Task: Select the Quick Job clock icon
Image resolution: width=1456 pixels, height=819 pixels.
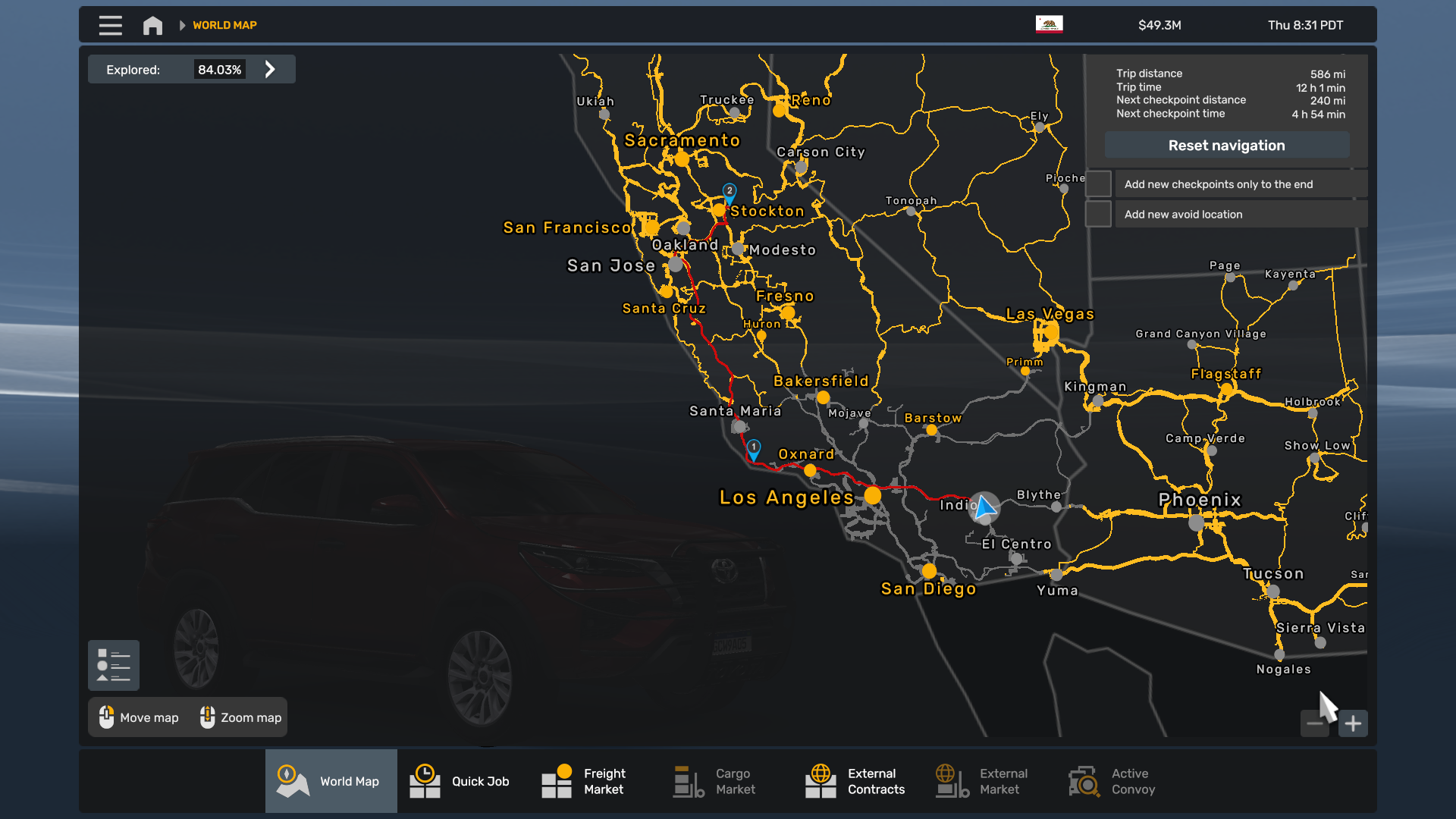Action: pyautogui.click(x=425, y=781)
